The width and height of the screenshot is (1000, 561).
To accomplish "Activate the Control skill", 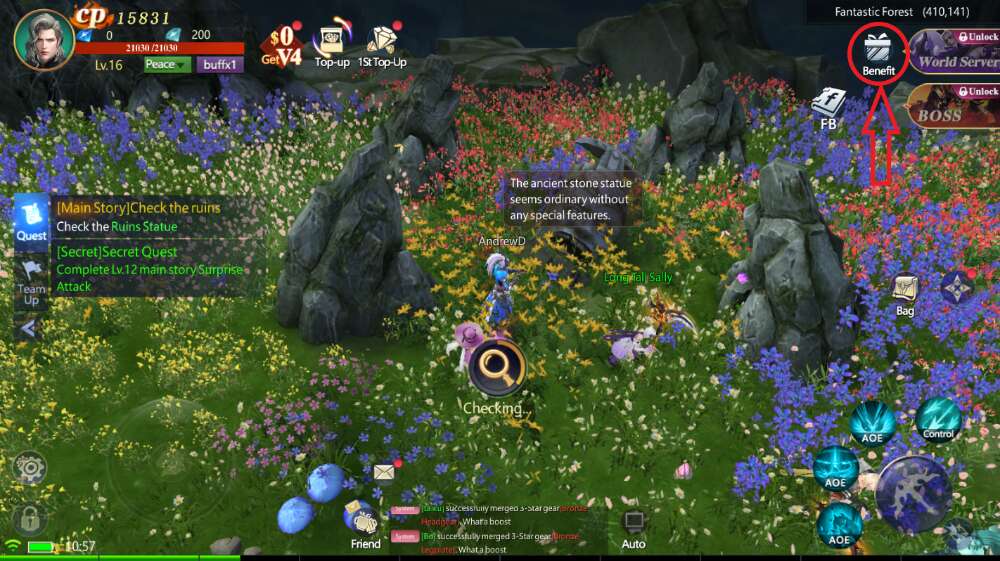I will pyautogui.click(x=938, y=420).
